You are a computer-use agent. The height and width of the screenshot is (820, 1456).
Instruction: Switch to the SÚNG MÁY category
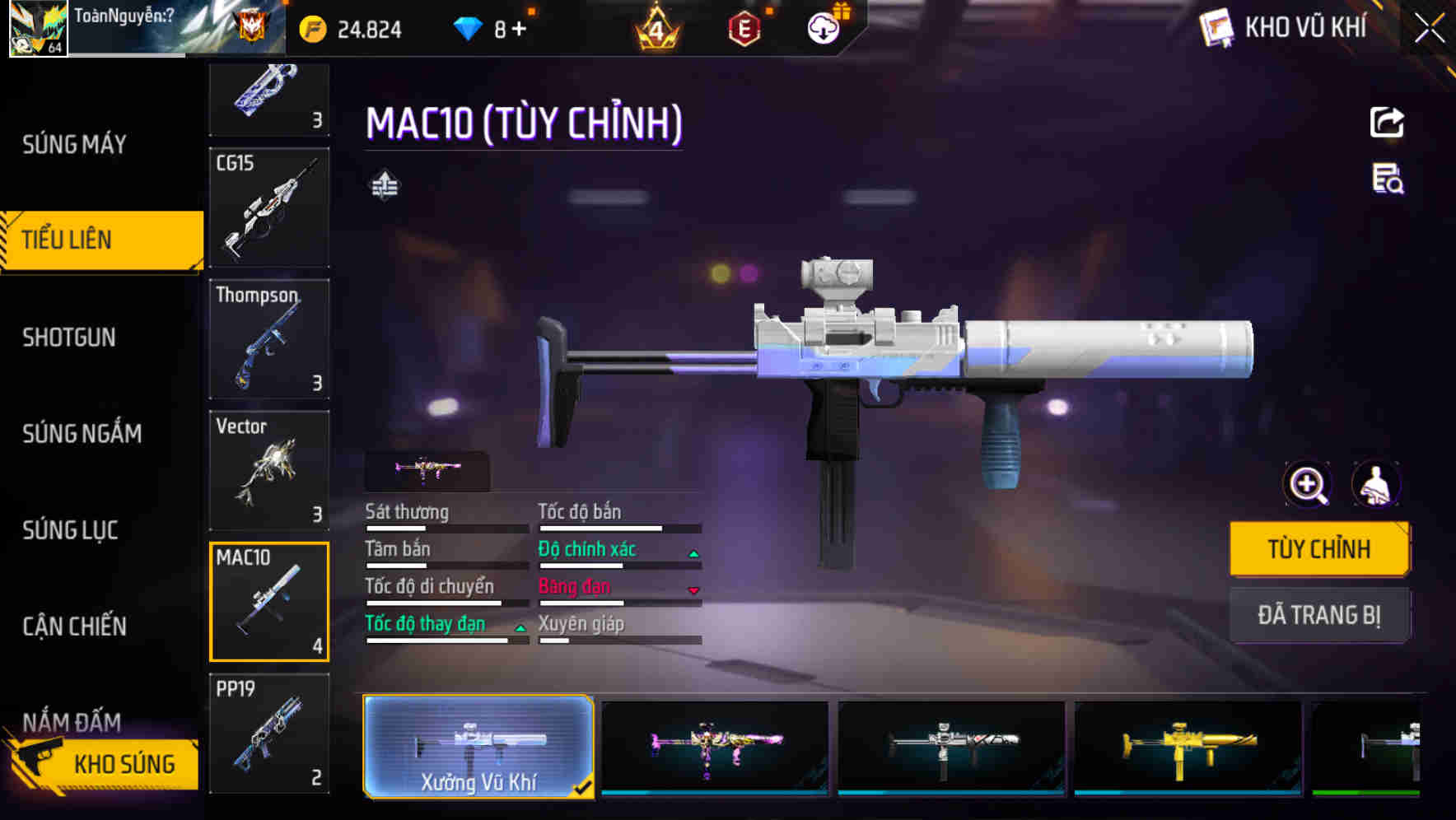[74, 145]
